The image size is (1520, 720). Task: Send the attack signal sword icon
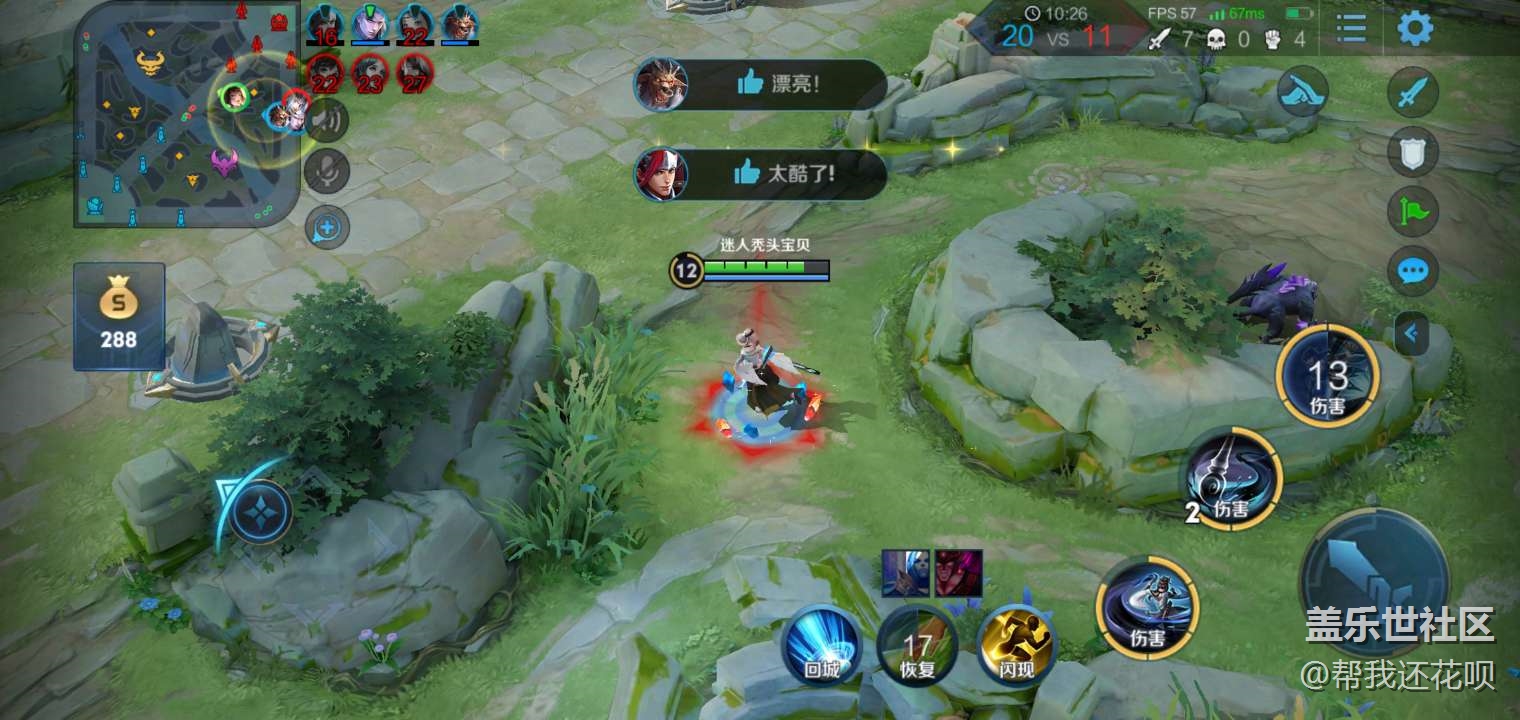(1413, 94)
